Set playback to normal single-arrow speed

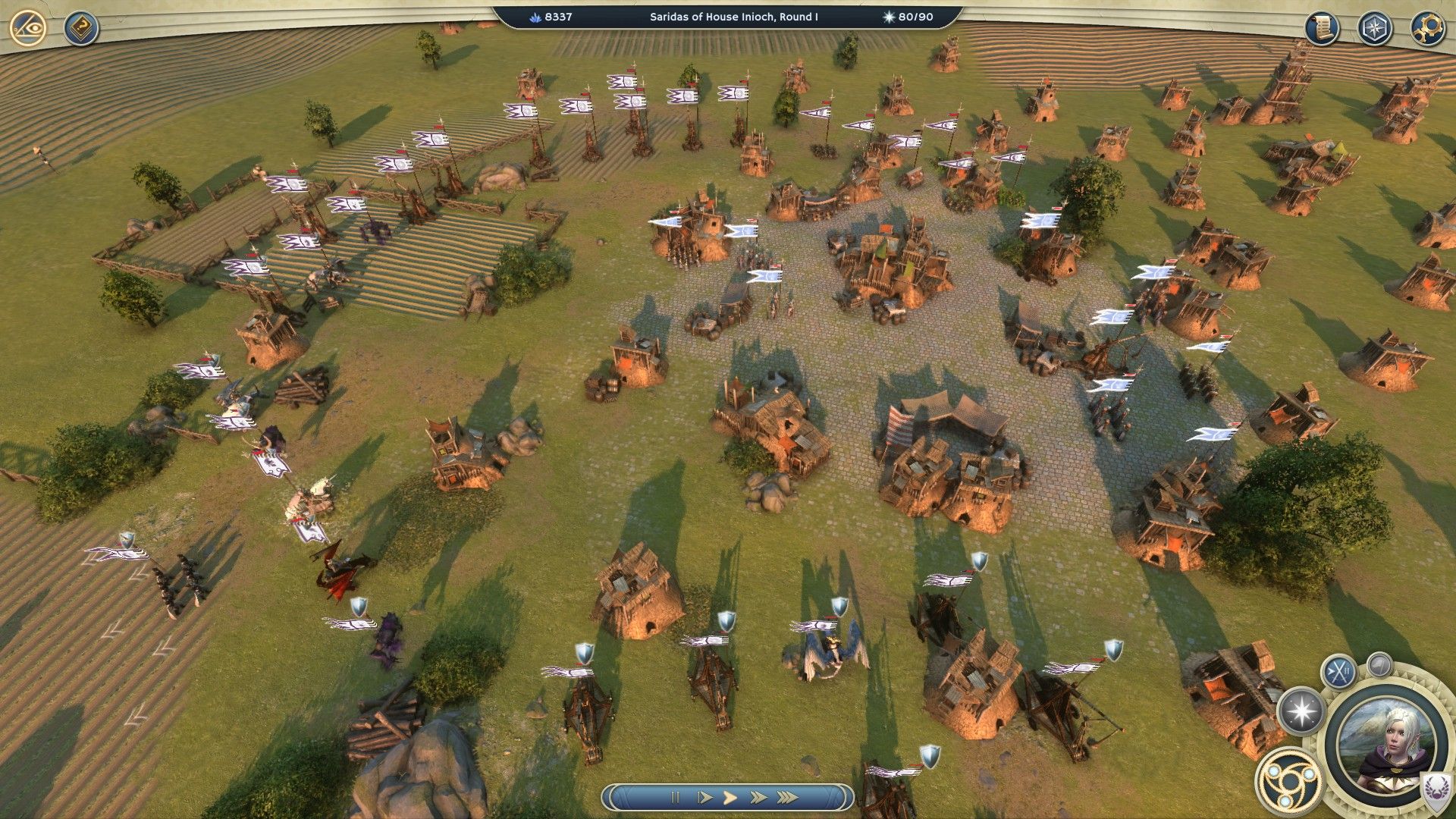point(730,798)
